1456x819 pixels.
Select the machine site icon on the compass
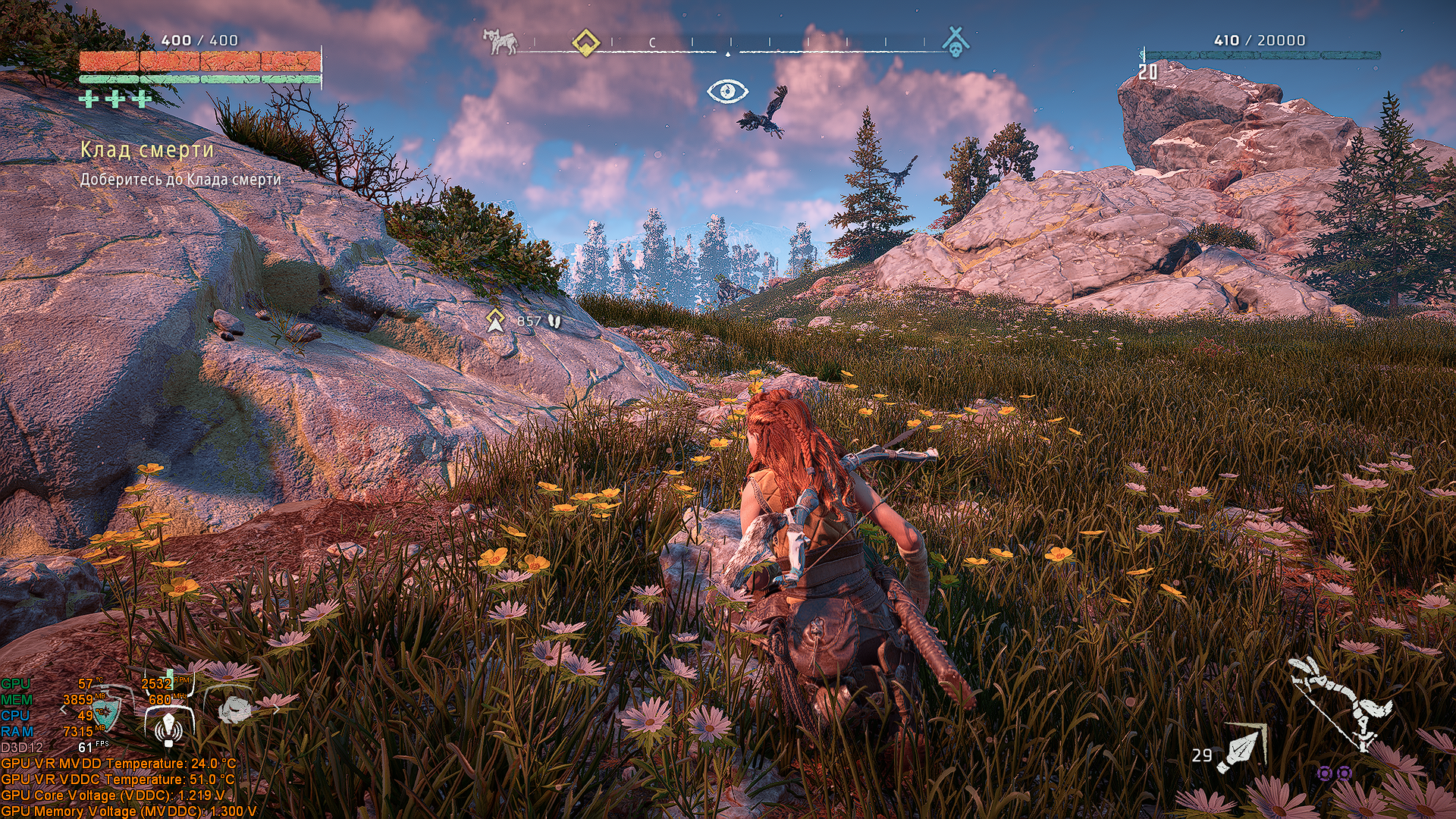[501, 42]
